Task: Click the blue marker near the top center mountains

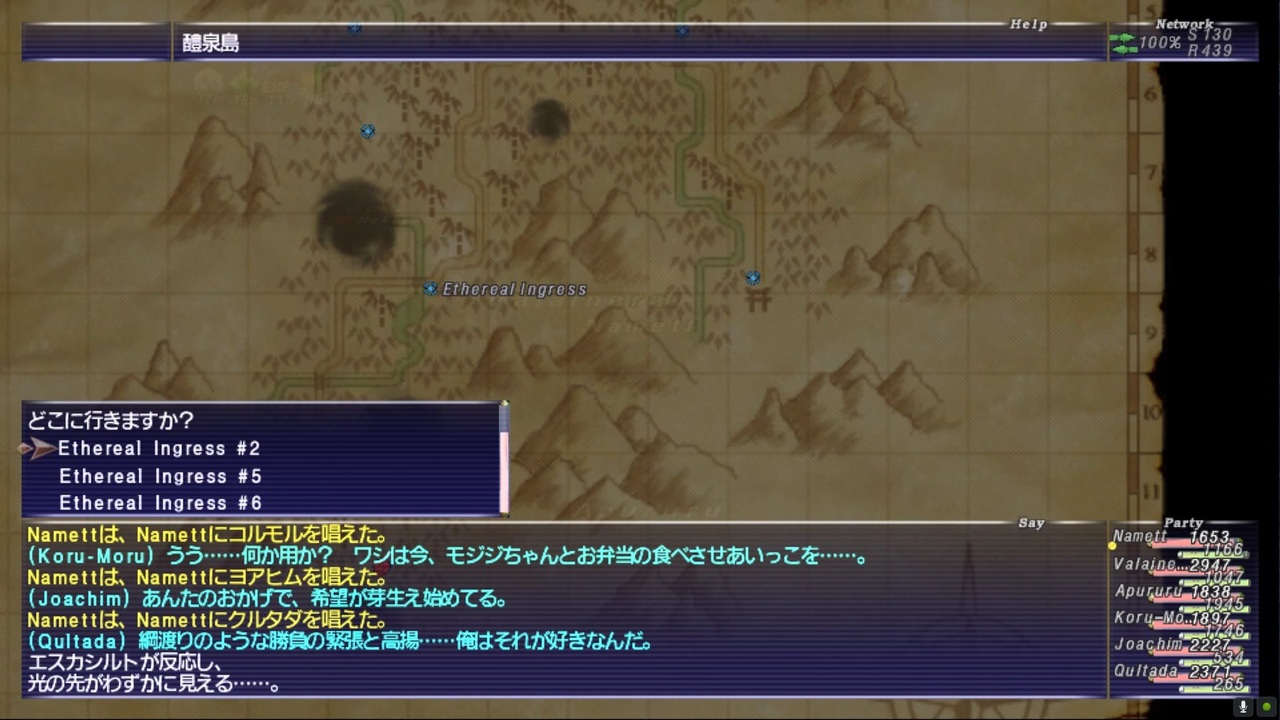Action: tap(682, 31)
